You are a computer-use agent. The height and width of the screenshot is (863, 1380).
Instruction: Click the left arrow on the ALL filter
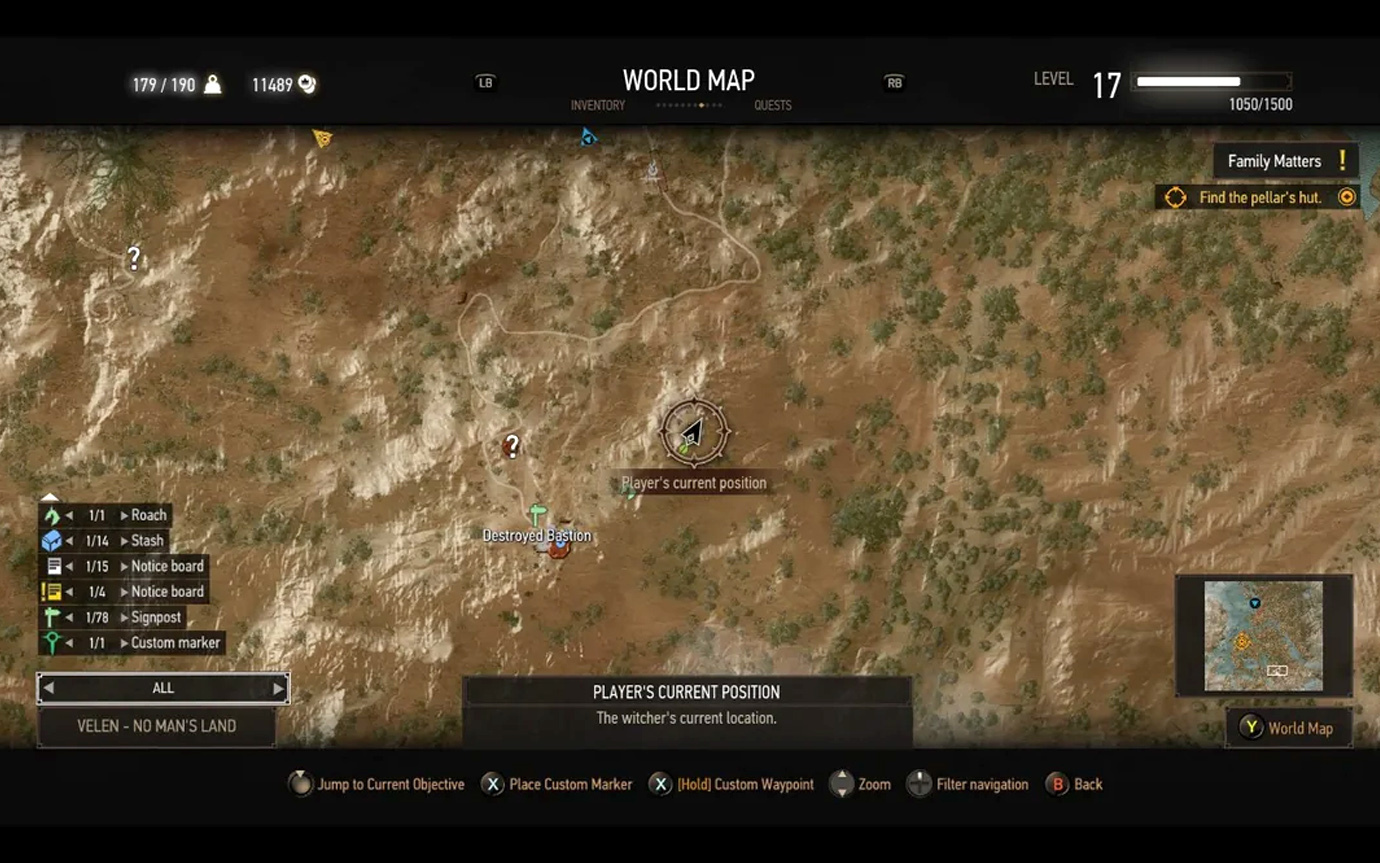tap(48, 688)
